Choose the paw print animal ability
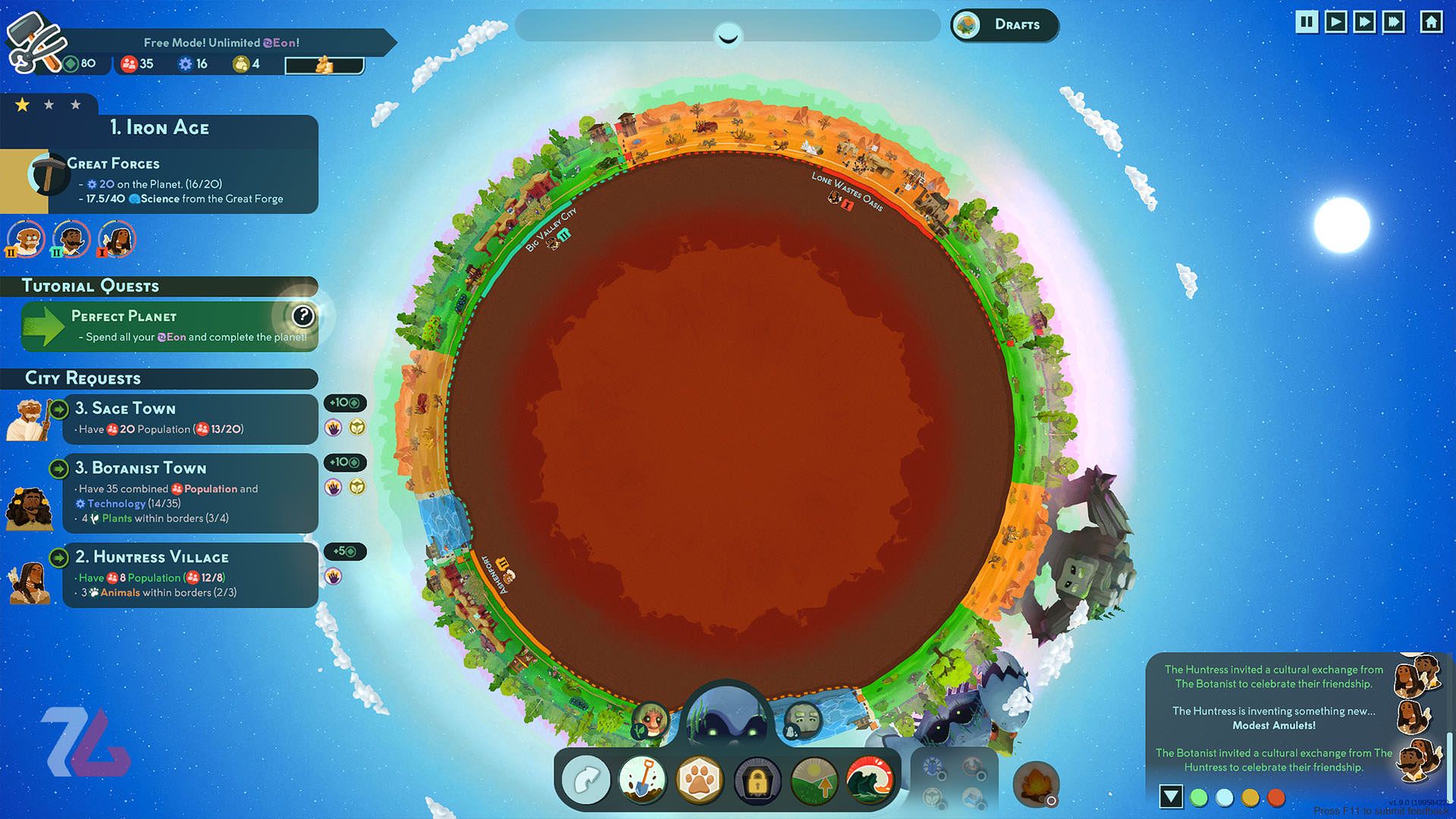The image size is (1456, 819). (699, 780)
